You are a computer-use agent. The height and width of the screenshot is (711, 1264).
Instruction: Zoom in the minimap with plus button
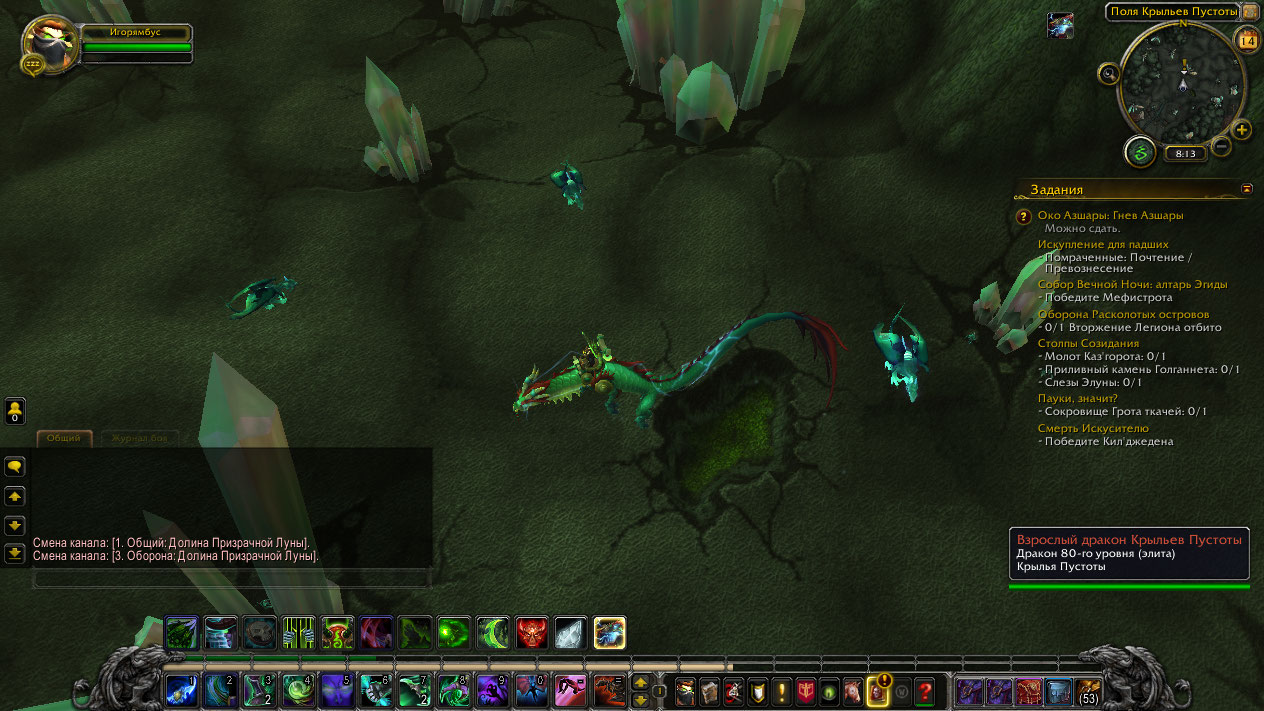point(1242,130)
